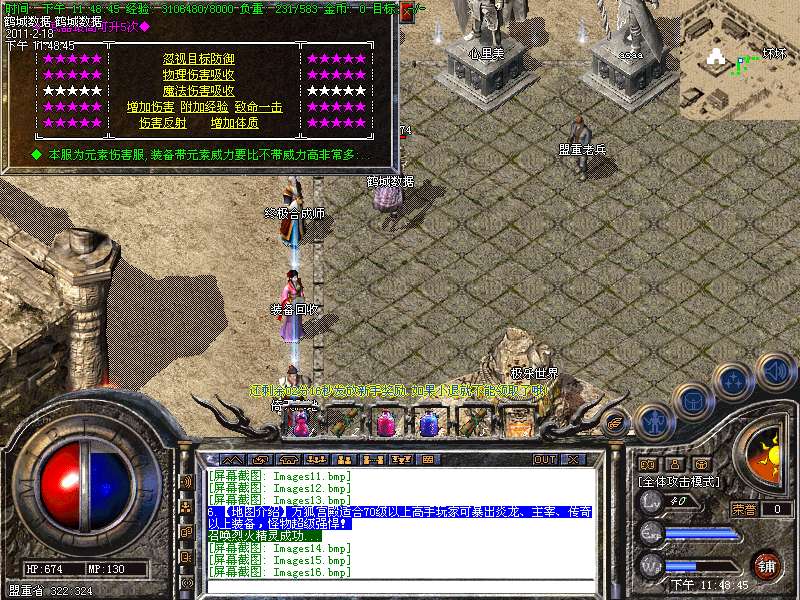Click the OUT button above the chat
The image size is (800, 600).
pyautogui.click(x=544, y=460)
